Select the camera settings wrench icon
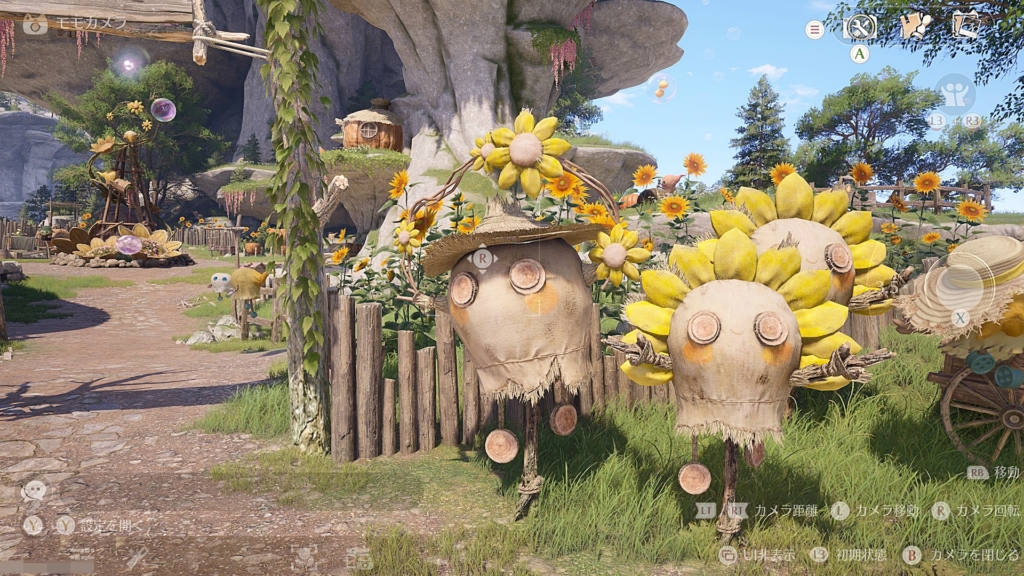The image size is (1024, 576). coord(860,27)
